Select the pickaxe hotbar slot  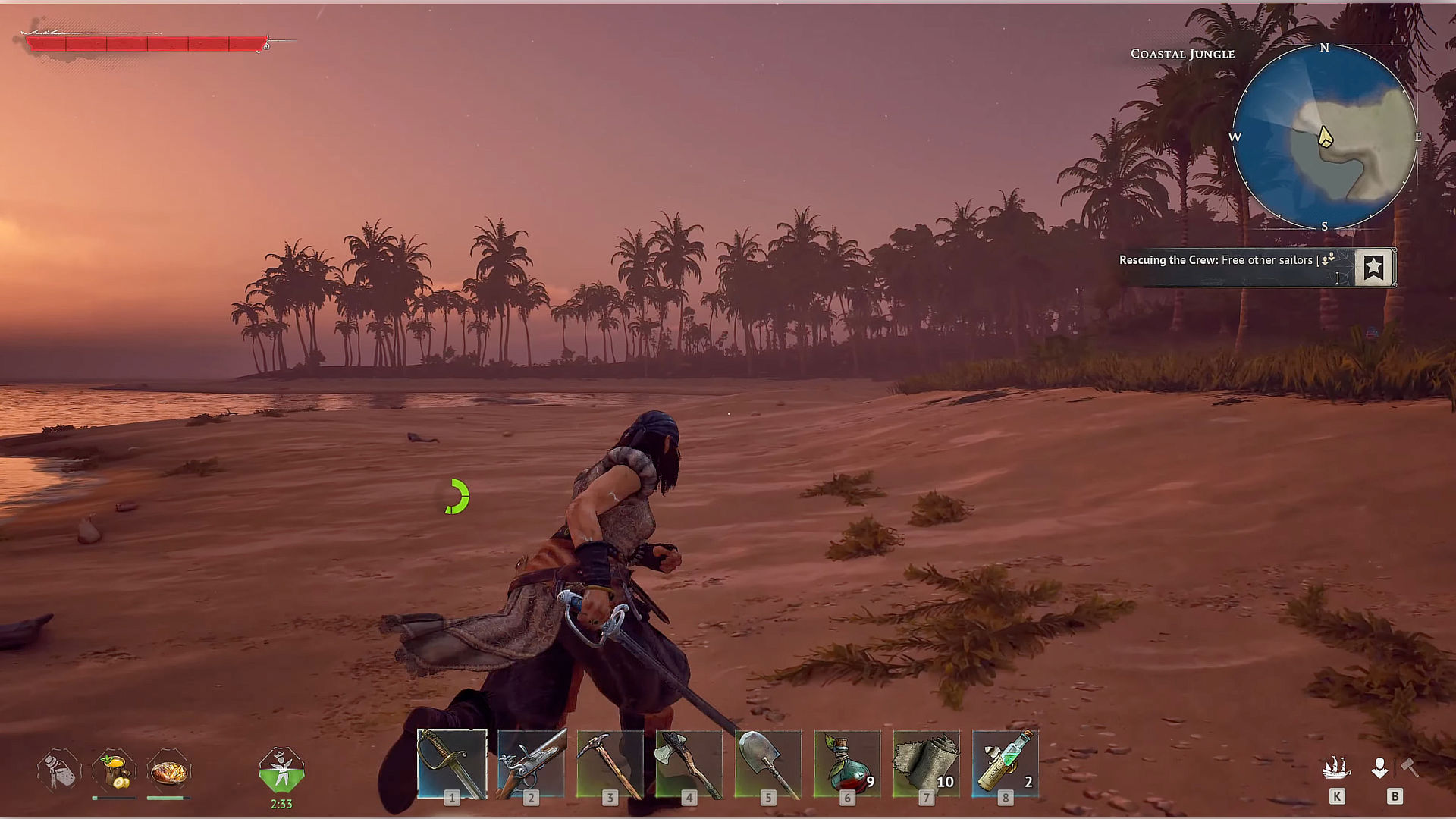click(610, 764)
